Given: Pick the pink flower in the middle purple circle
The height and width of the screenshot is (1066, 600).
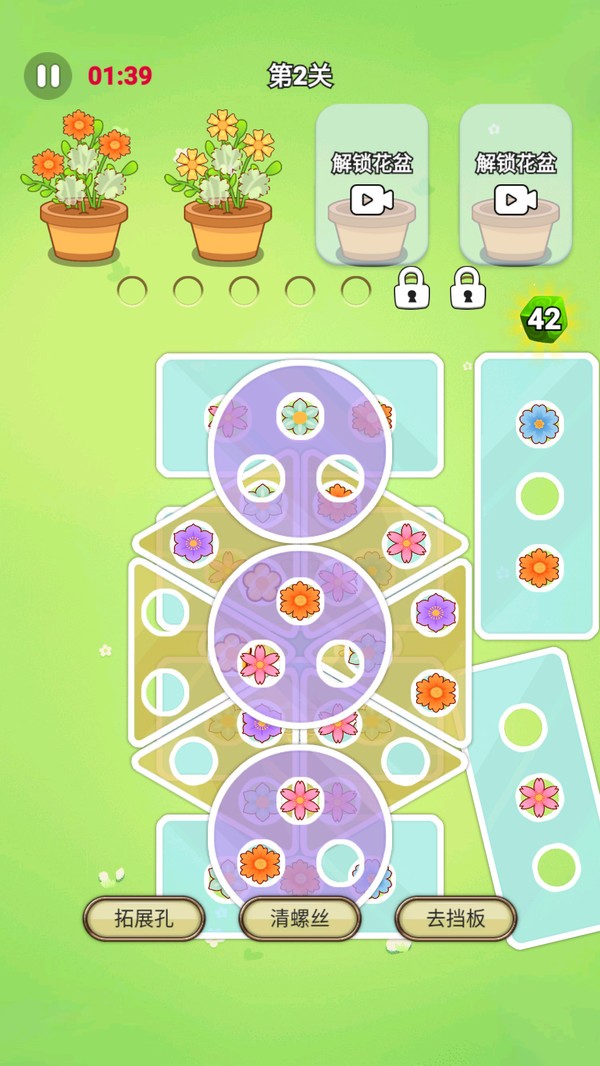Looking at the screenshot, I should [x=260, y=663].
